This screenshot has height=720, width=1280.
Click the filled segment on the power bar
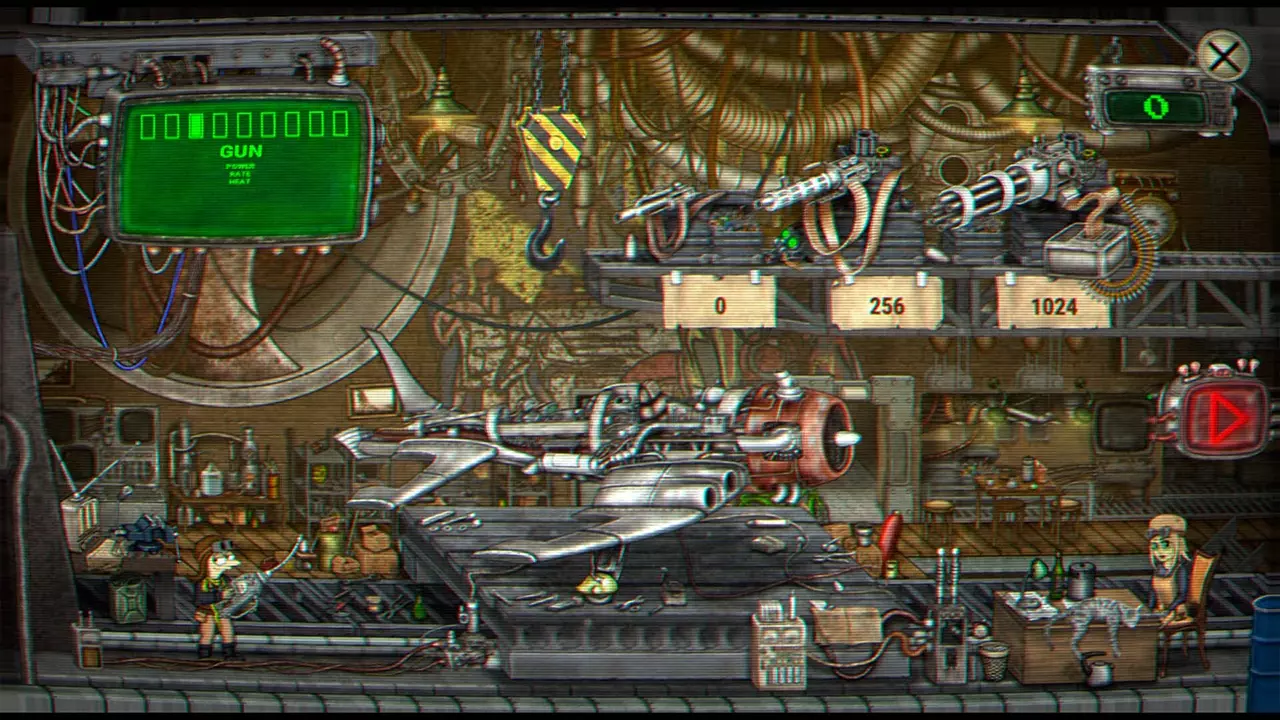(x=196, y=123)
